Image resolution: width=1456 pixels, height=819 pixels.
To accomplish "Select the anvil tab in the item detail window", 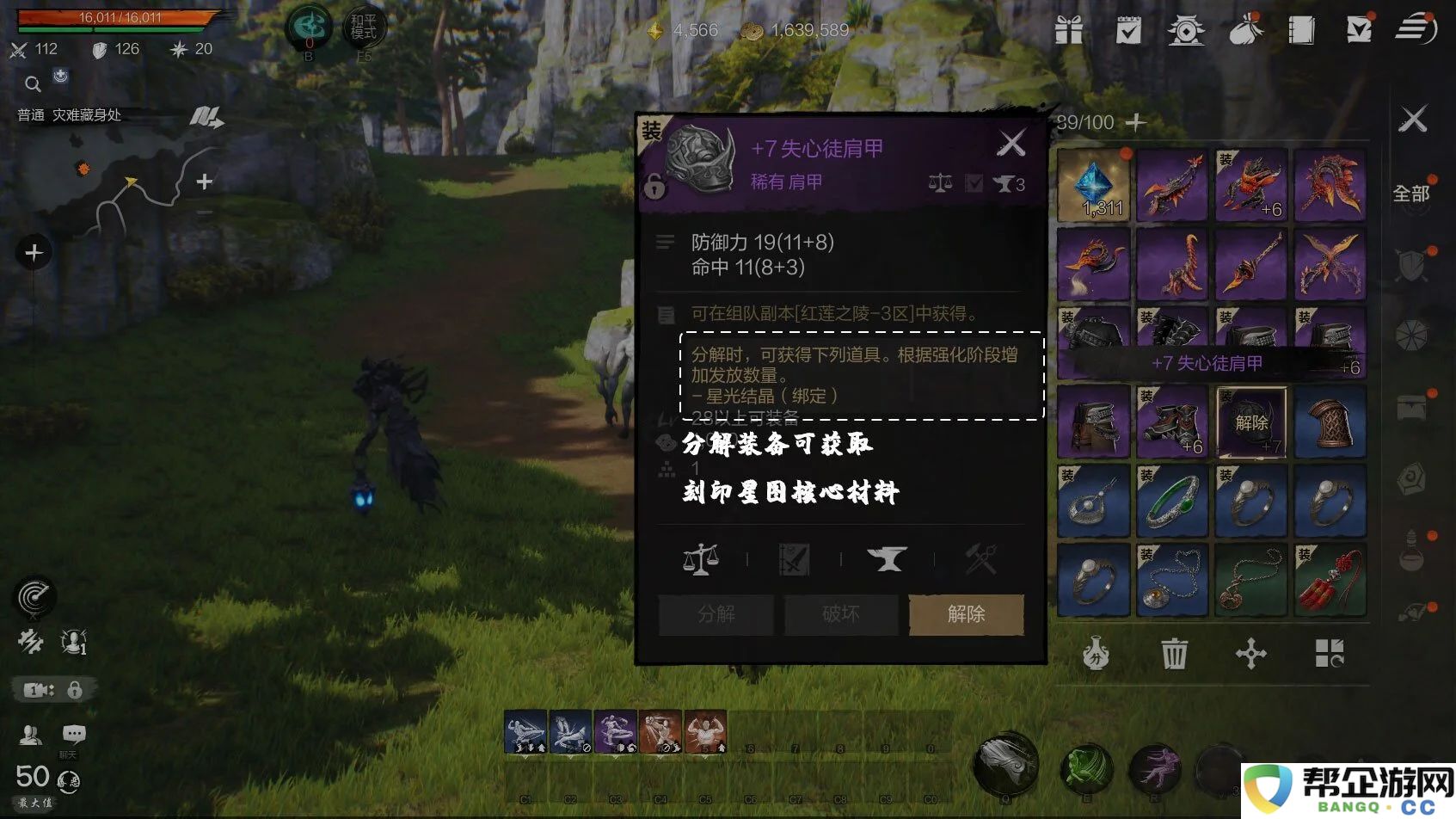I will click(888, 558).
